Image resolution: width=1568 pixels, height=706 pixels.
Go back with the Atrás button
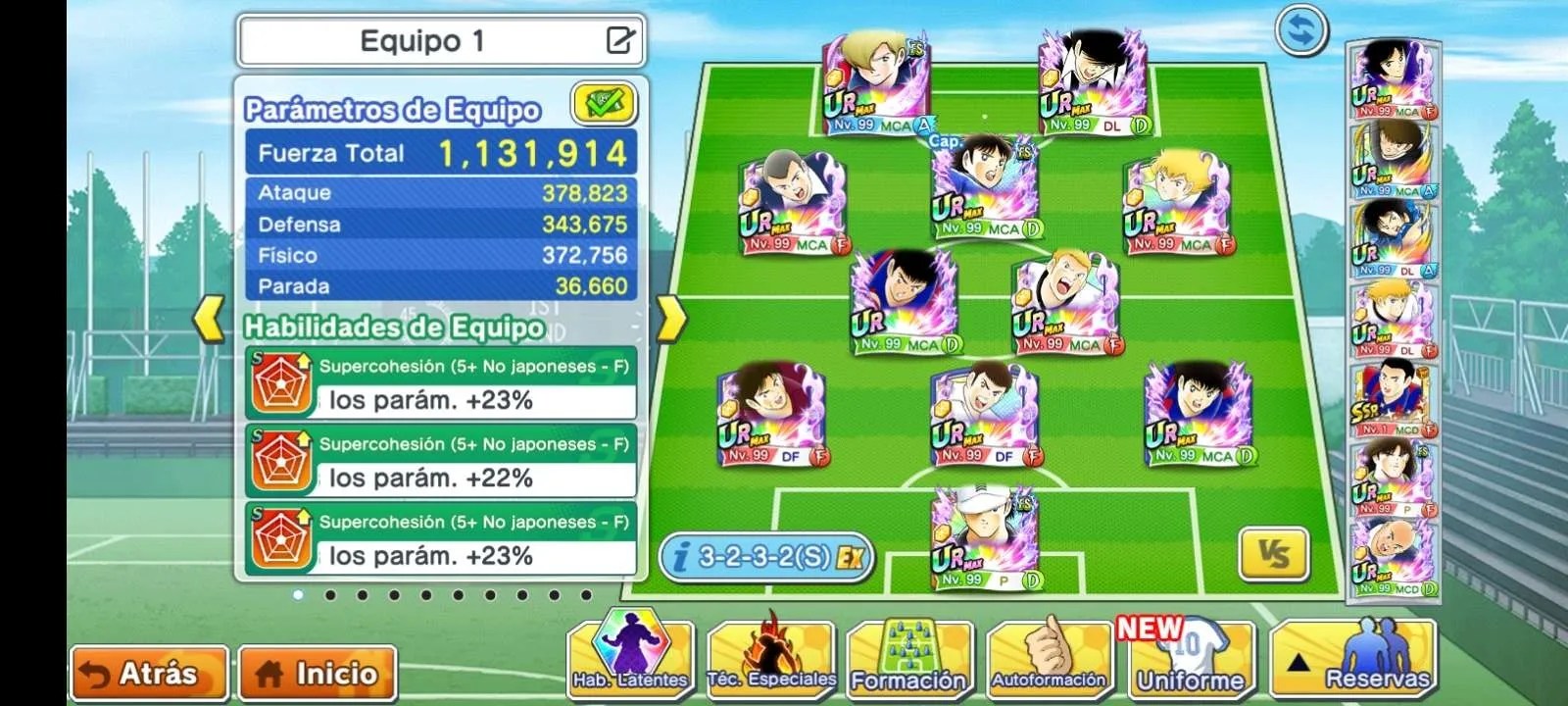[149, 674]
